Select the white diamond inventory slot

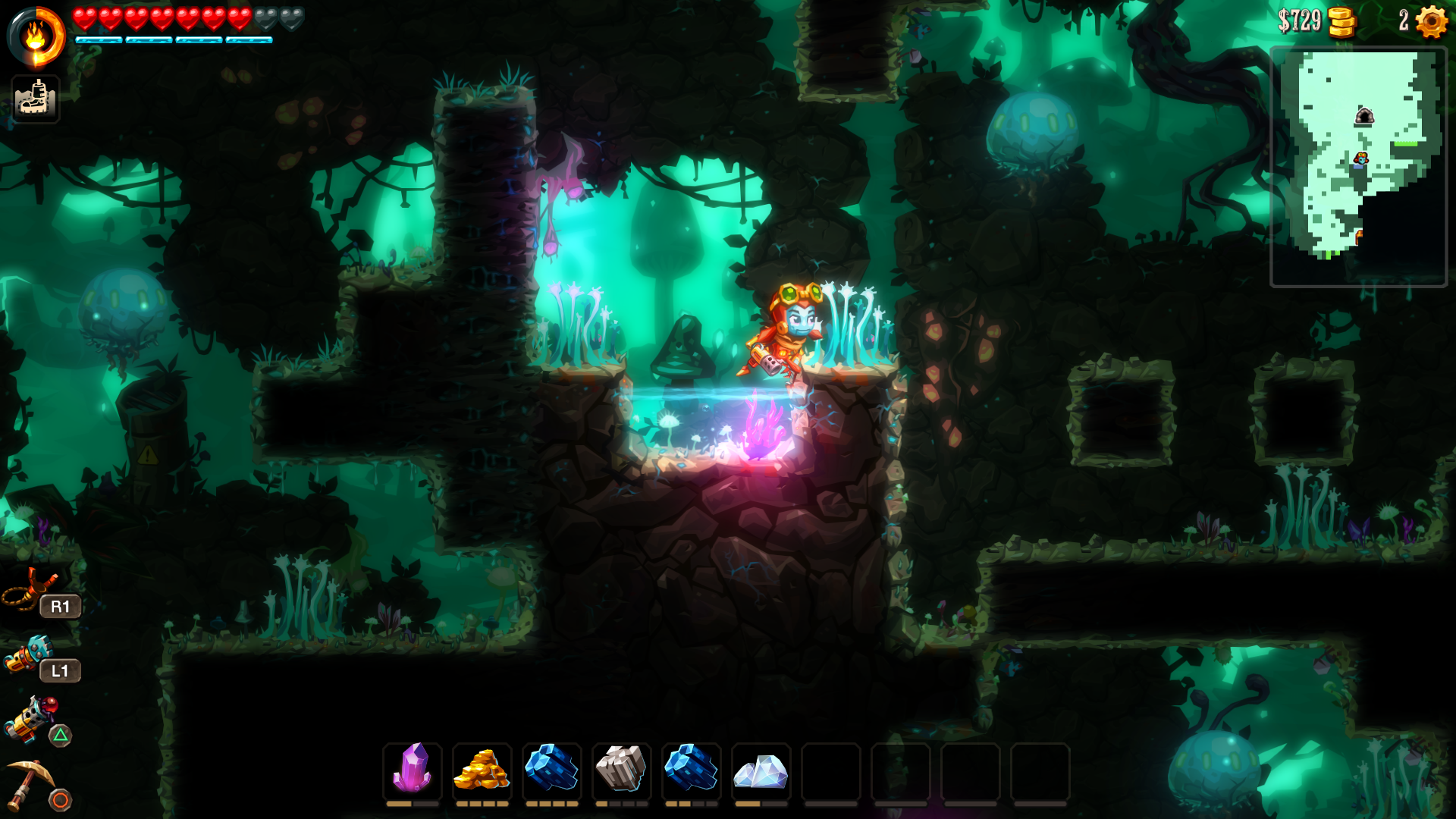pos(761,770)
